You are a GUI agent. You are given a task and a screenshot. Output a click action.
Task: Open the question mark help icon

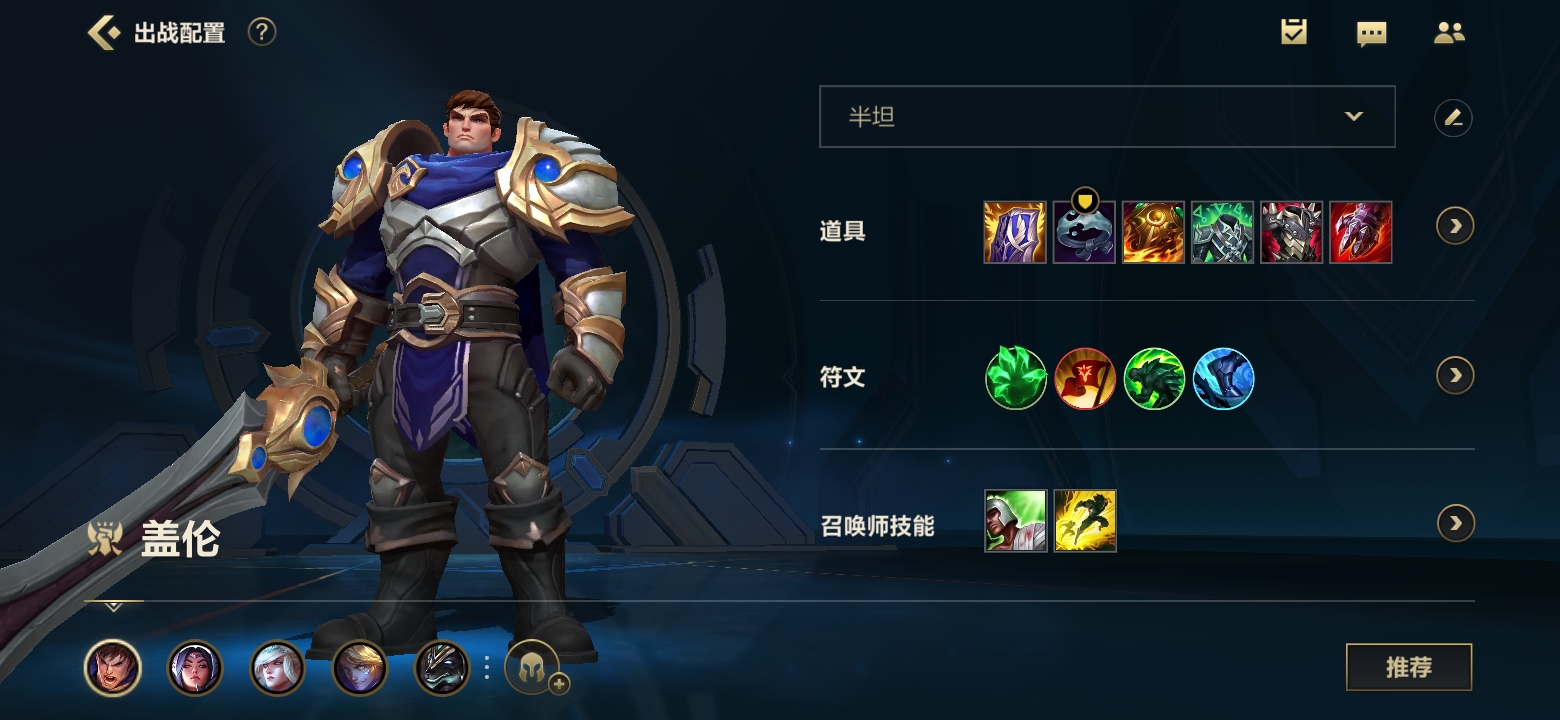[261, 32]
